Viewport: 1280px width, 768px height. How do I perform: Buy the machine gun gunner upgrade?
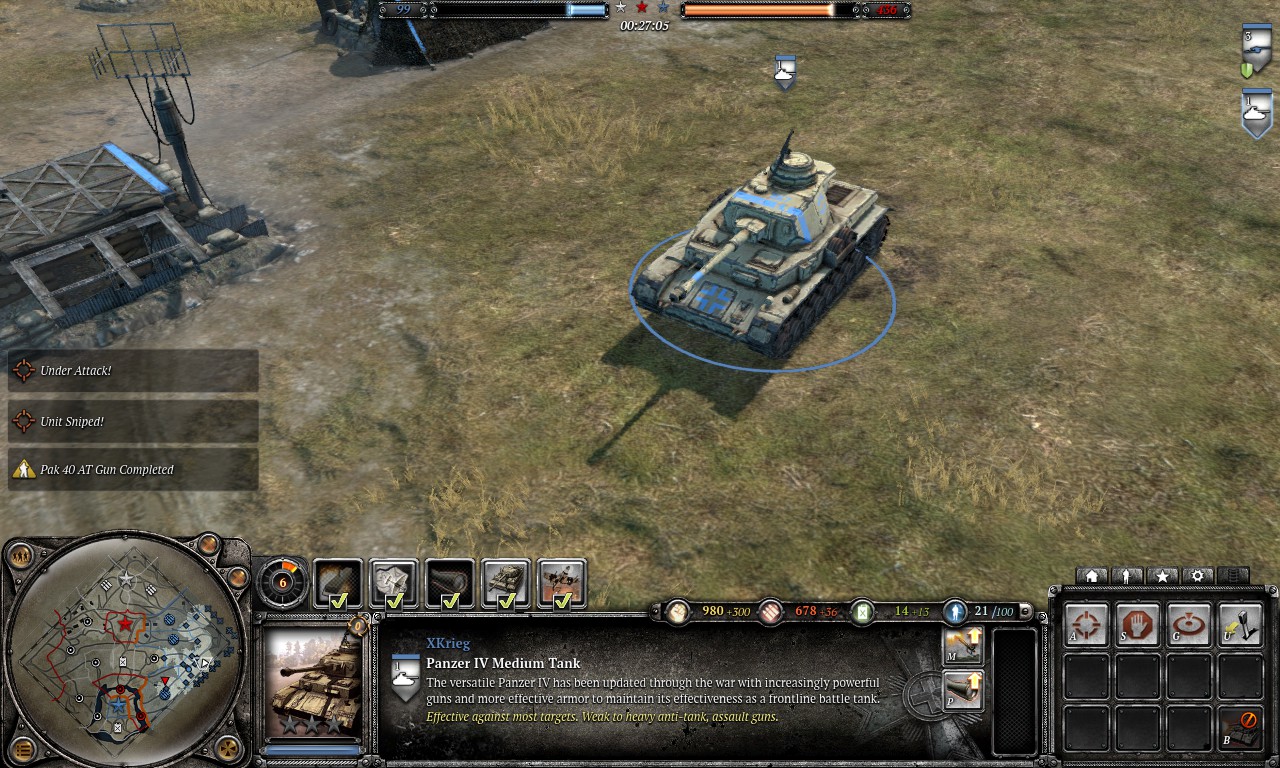pyautogui.click(x=962, y=646)
